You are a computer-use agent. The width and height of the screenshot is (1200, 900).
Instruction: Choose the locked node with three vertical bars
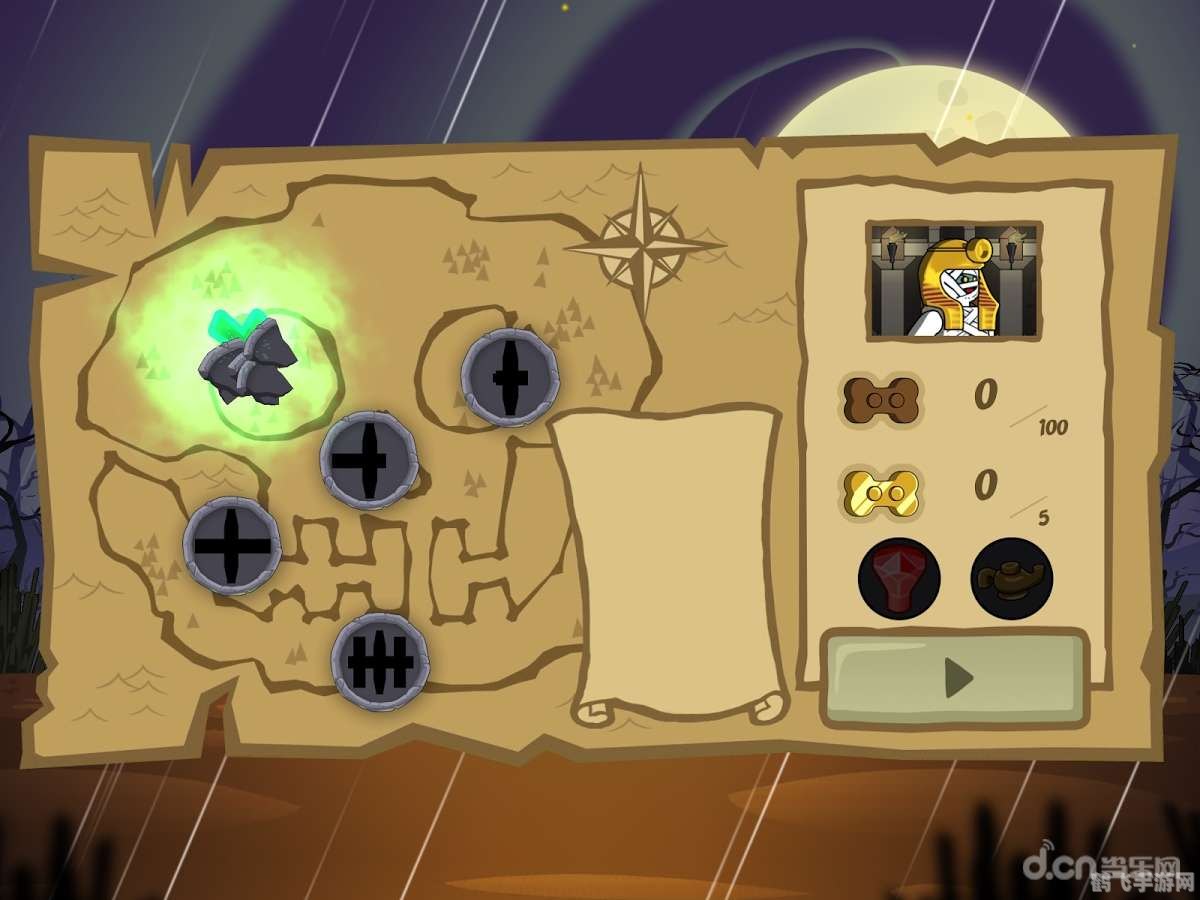tap(381, 661)
